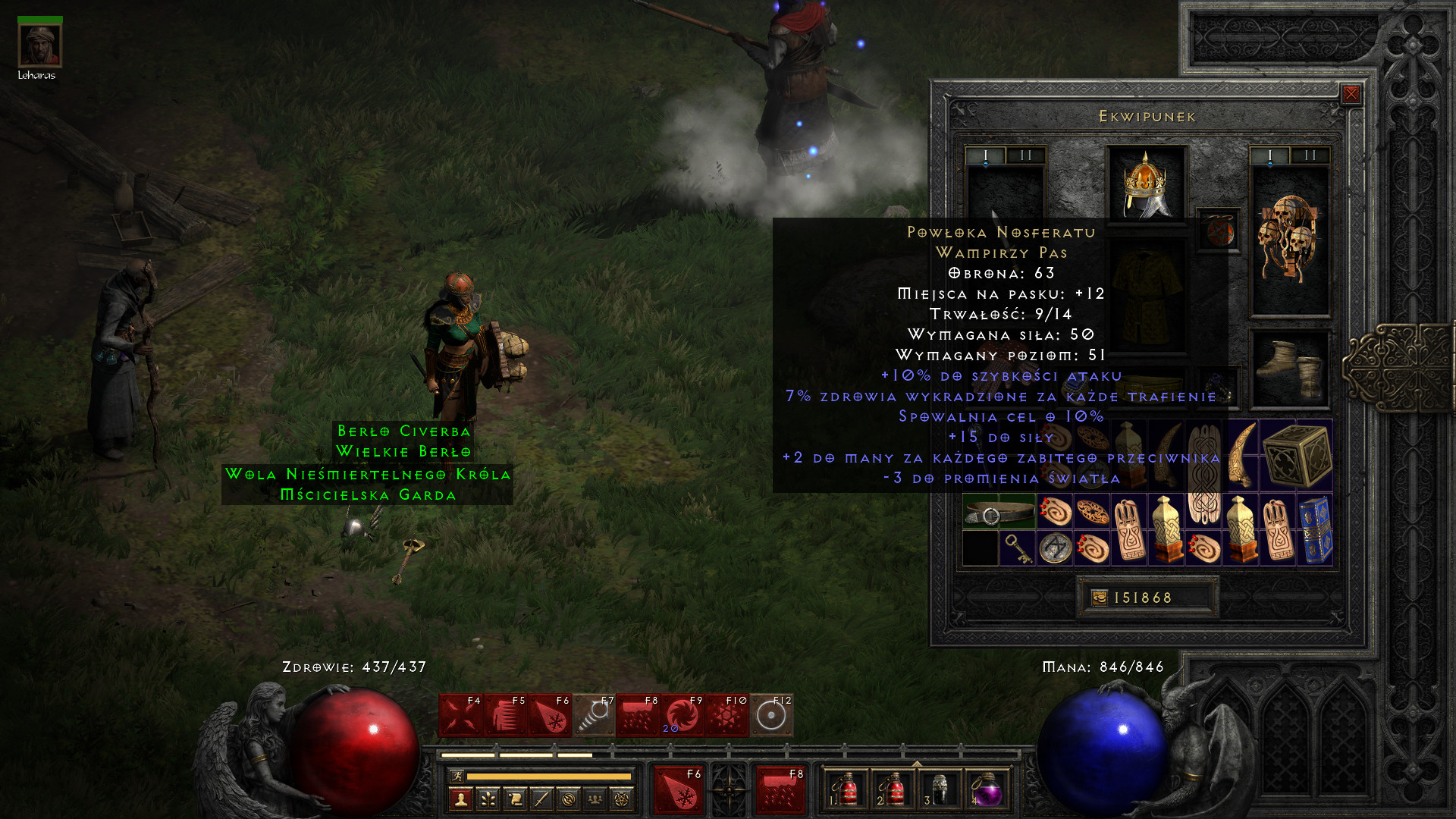Close the Ekwipunek inventory window
1456x819 pixels.
[1351, 94]
